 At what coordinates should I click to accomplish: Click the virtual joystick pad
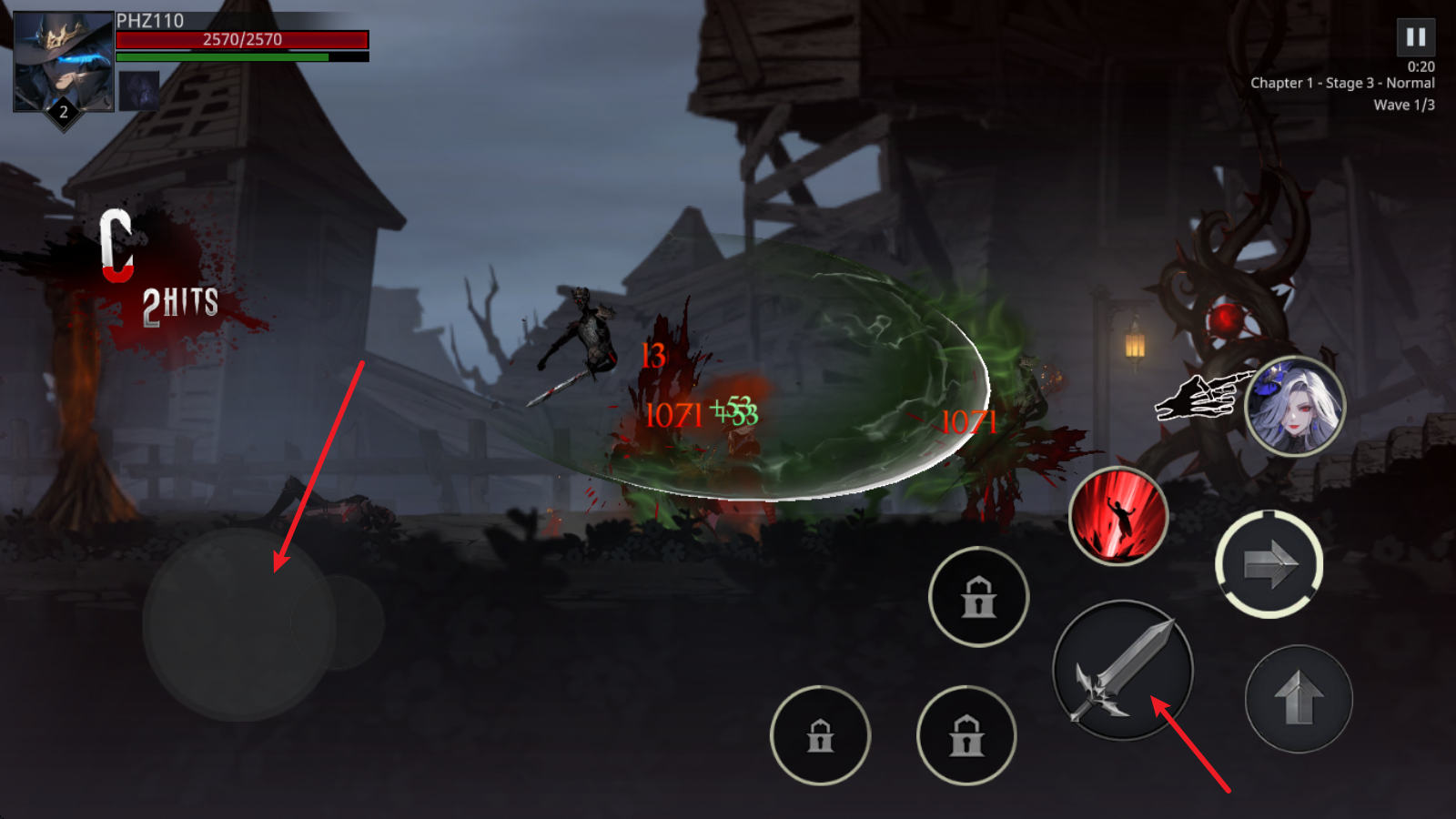[239, 624]
